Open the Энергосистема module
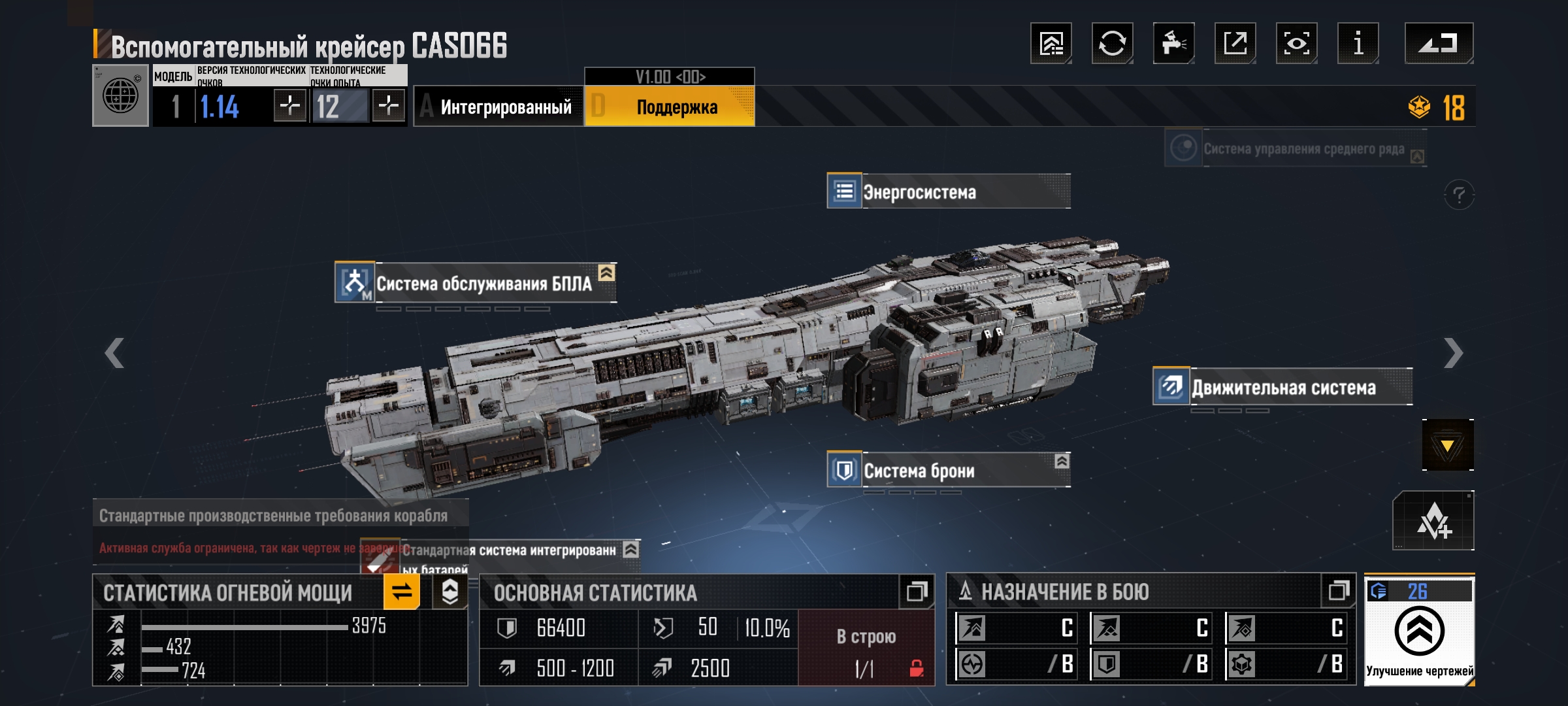This screenshot has height=706, width=1568. [x=947, y=192]
